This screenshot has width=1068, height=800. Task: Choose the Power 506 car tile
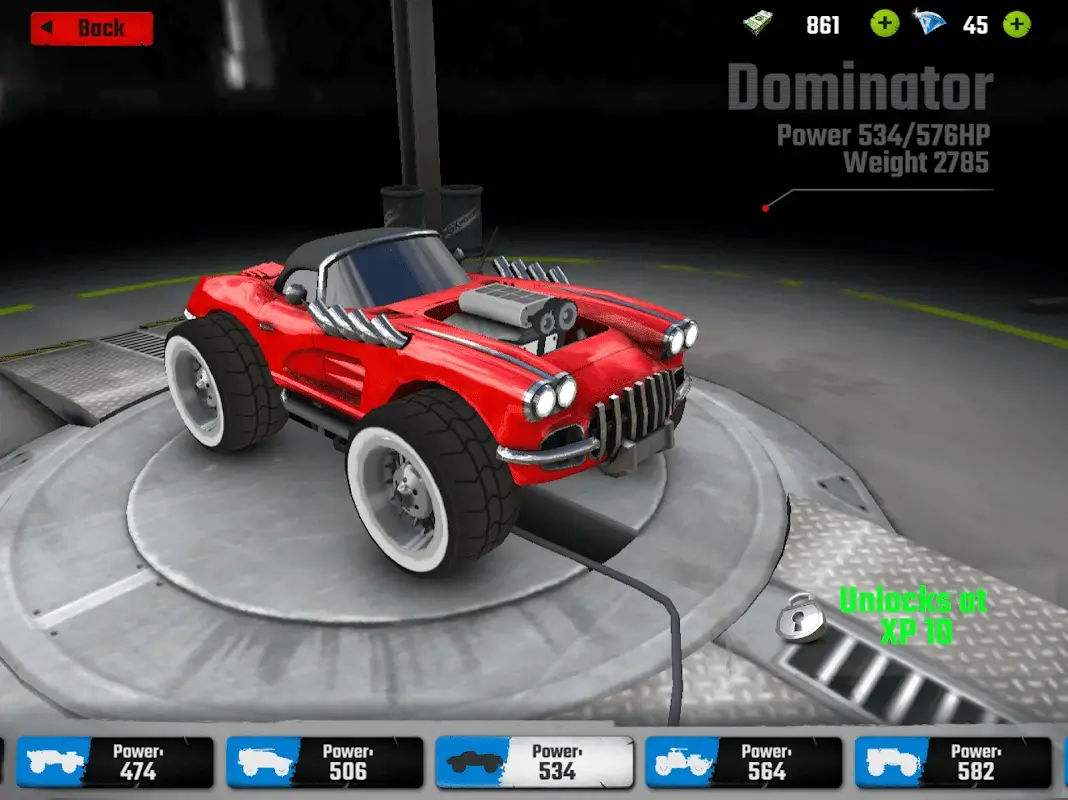coord(325,763)
